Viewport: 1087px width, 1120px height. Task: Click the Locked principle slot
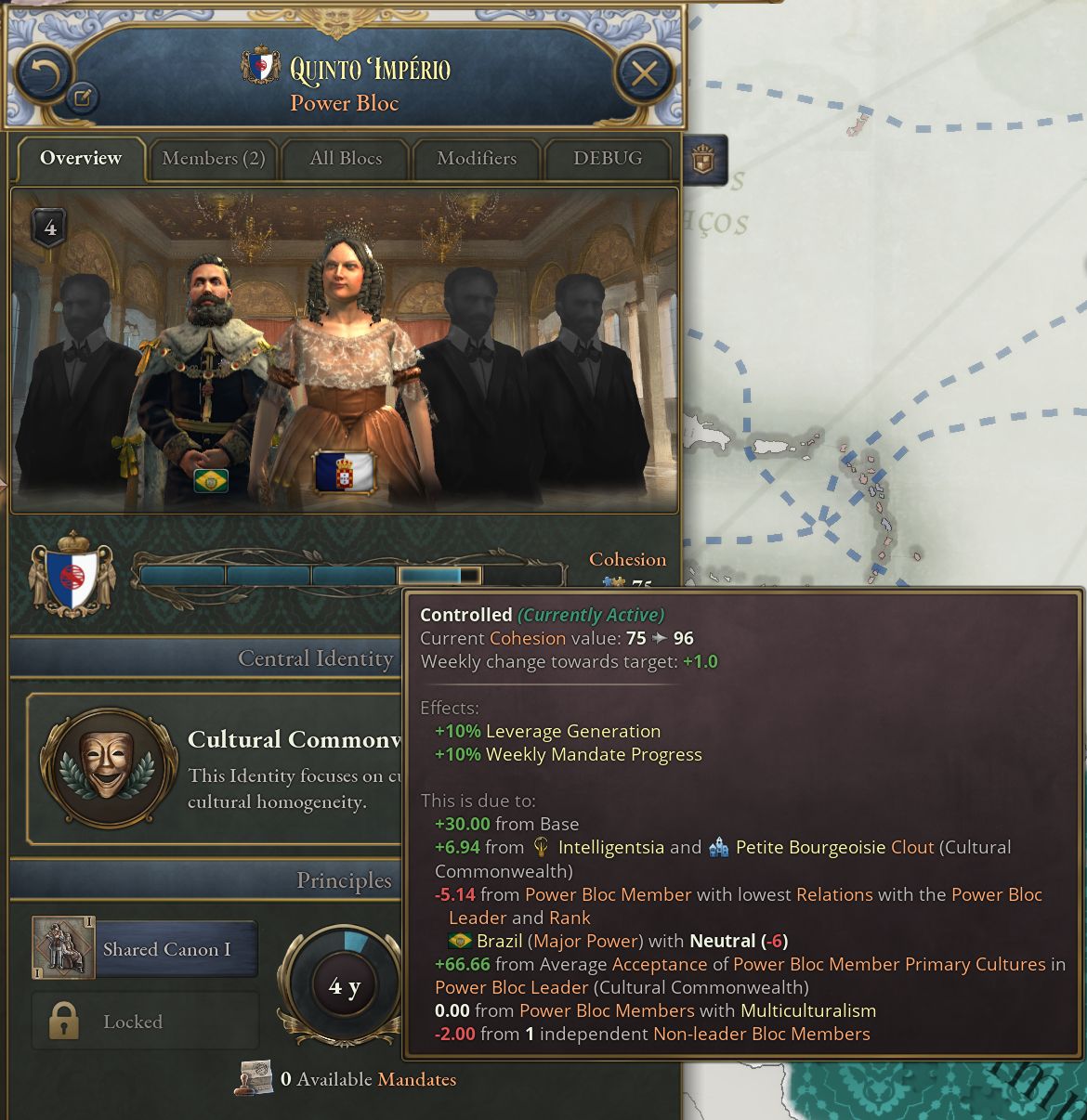[x=145, y=1022]
